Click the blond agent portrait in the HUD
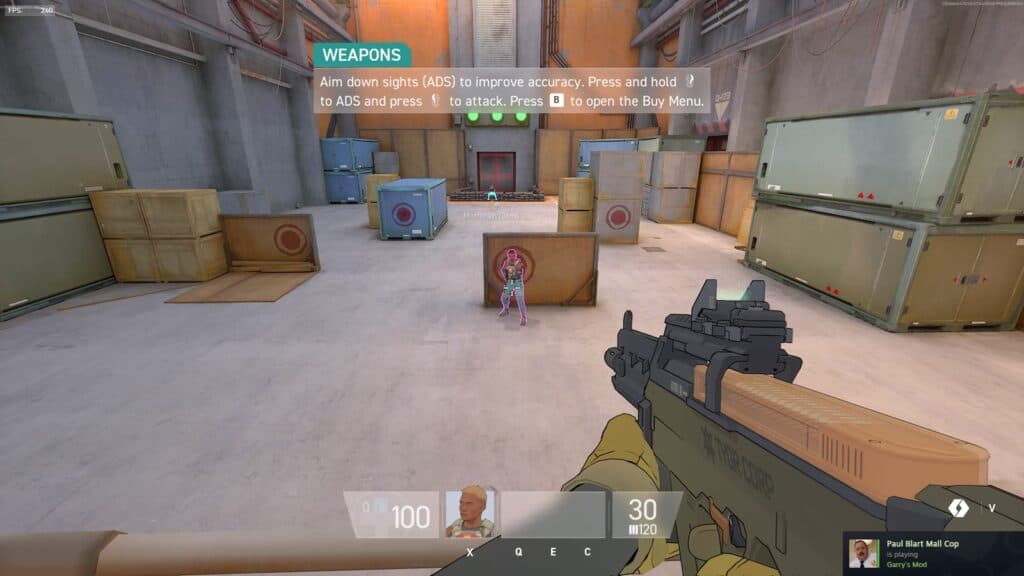The image size is (1024, 576). click(470, 513)
